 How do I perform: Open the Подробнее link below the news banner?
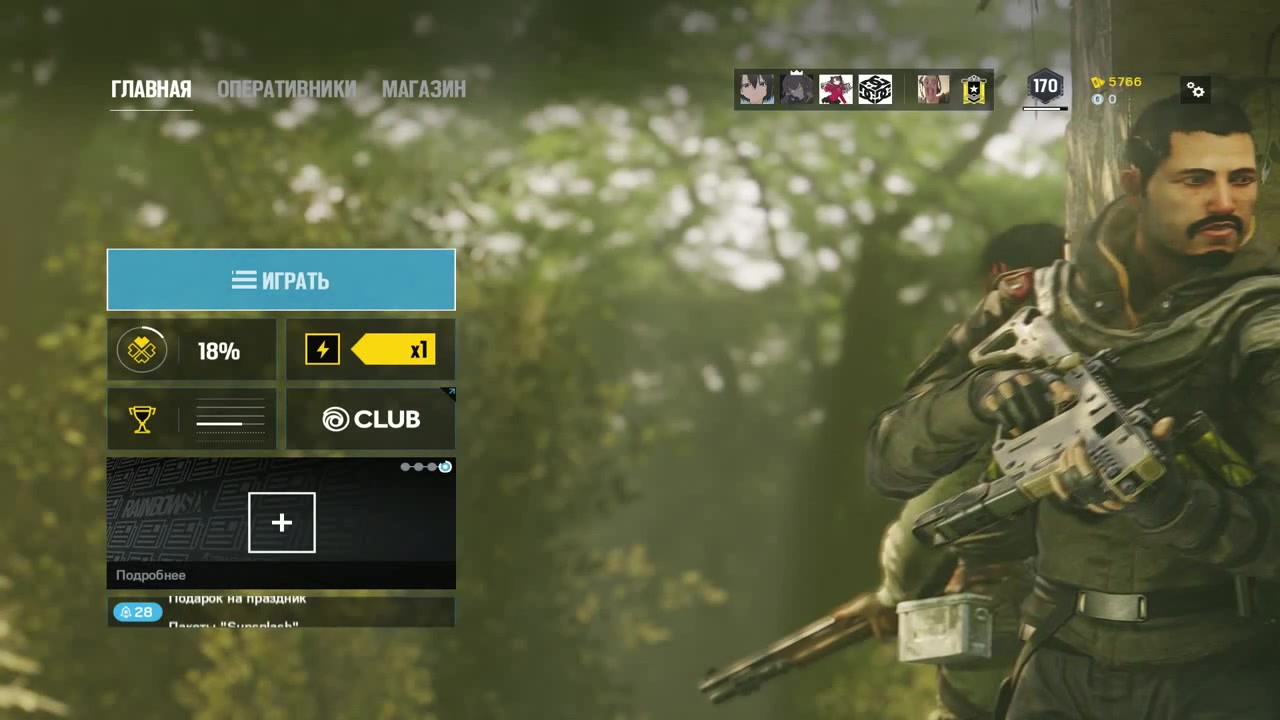click(151, 575)
